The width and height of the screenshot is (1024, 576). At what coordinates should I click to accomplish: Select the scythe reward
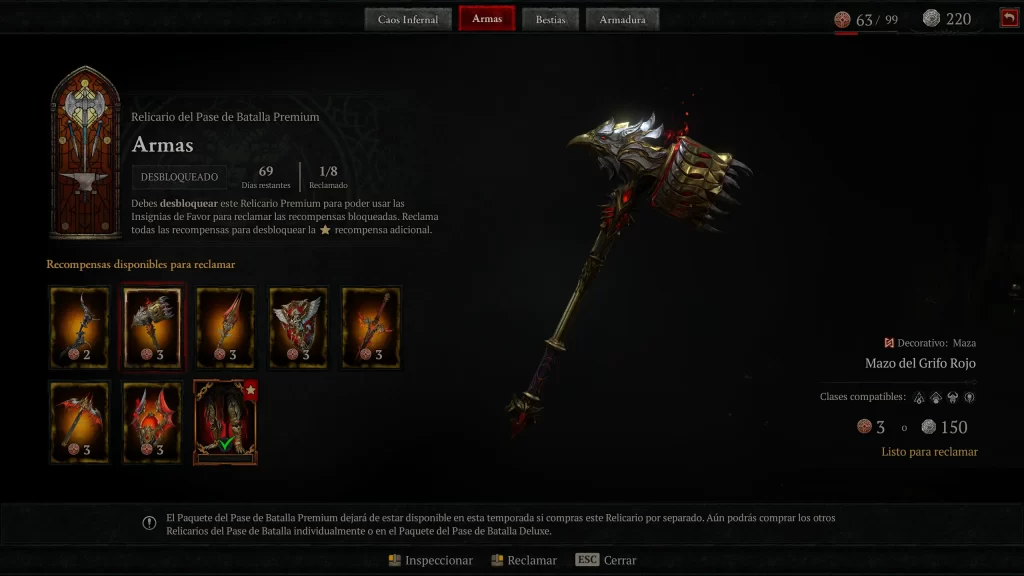[79, 422]
